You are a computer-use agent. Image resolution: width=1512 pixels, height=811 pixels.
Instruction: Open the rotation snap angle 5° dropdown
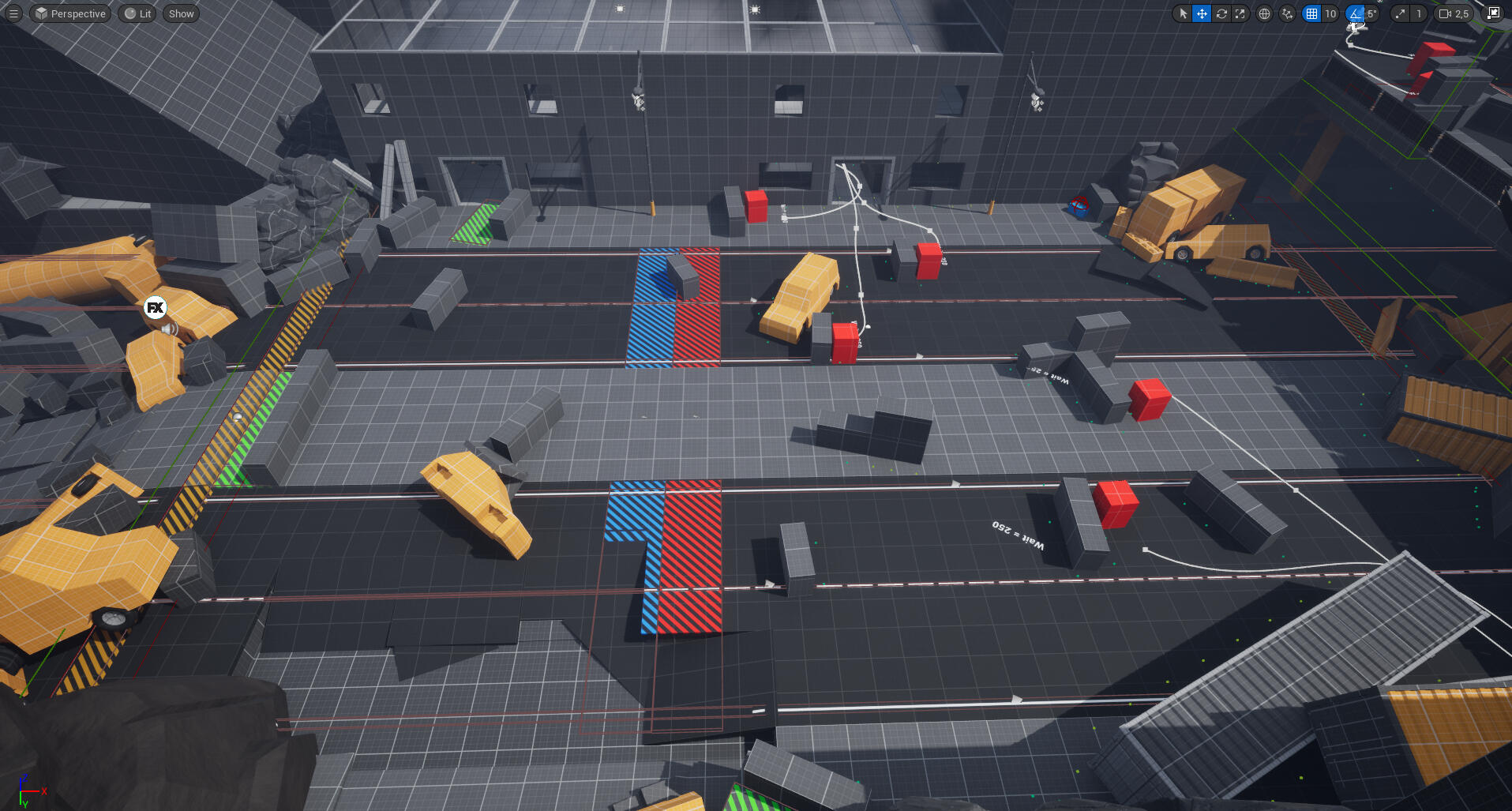tap(1372, 13)
